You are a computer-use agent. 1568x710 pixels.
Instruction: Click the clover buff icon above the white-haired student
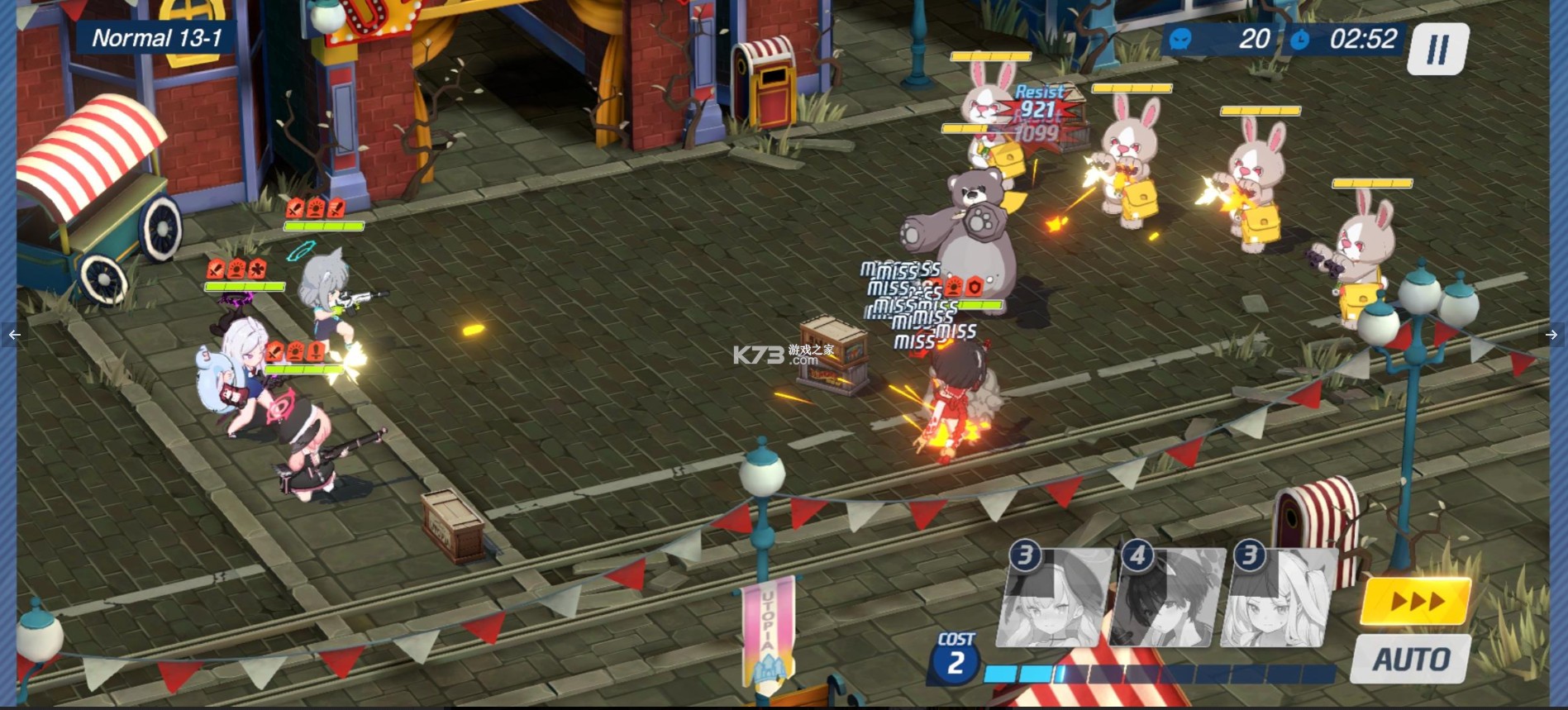(x=259, y=270)
